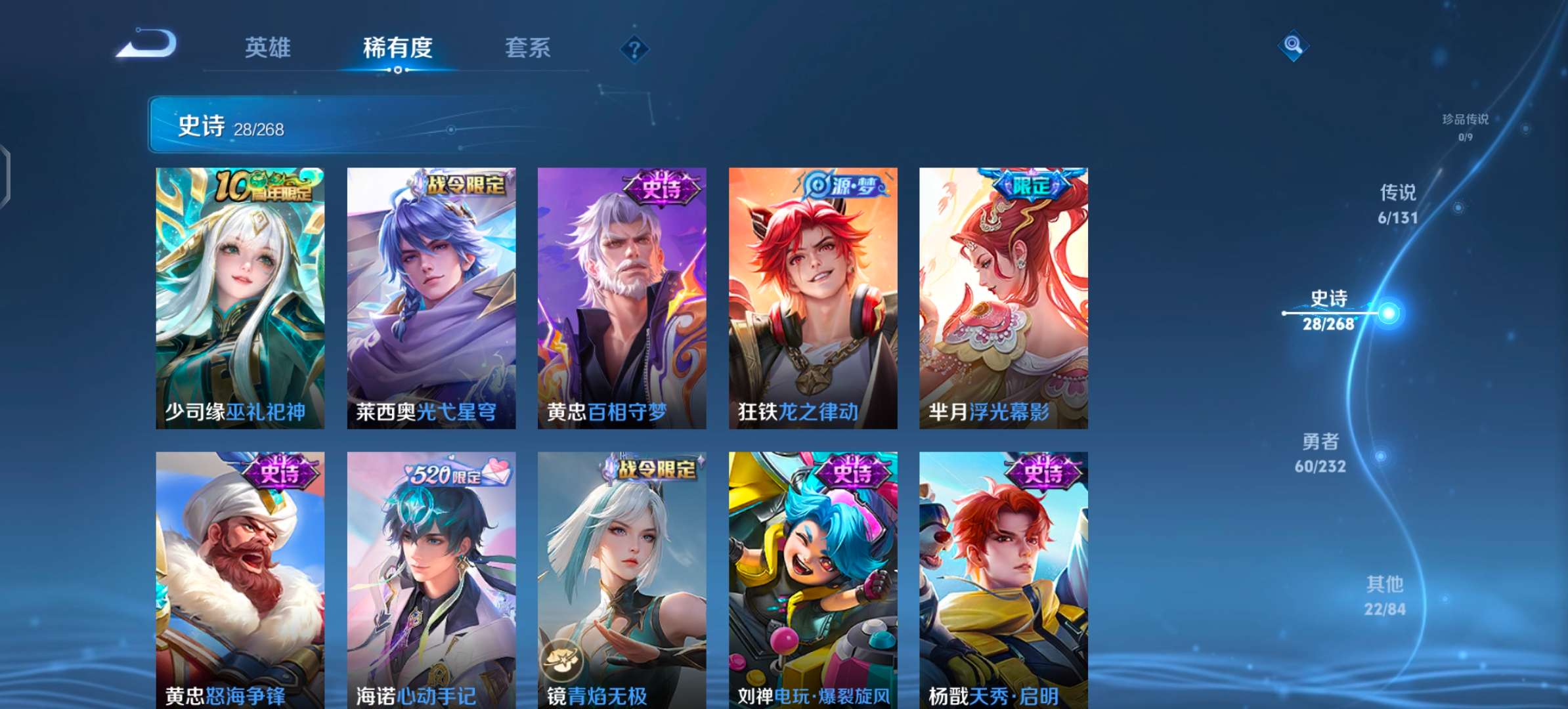This screenshot has width=1568, height=709.
Task: Select the 黄忠百相守梦 skin card
Action: point(622,295)
